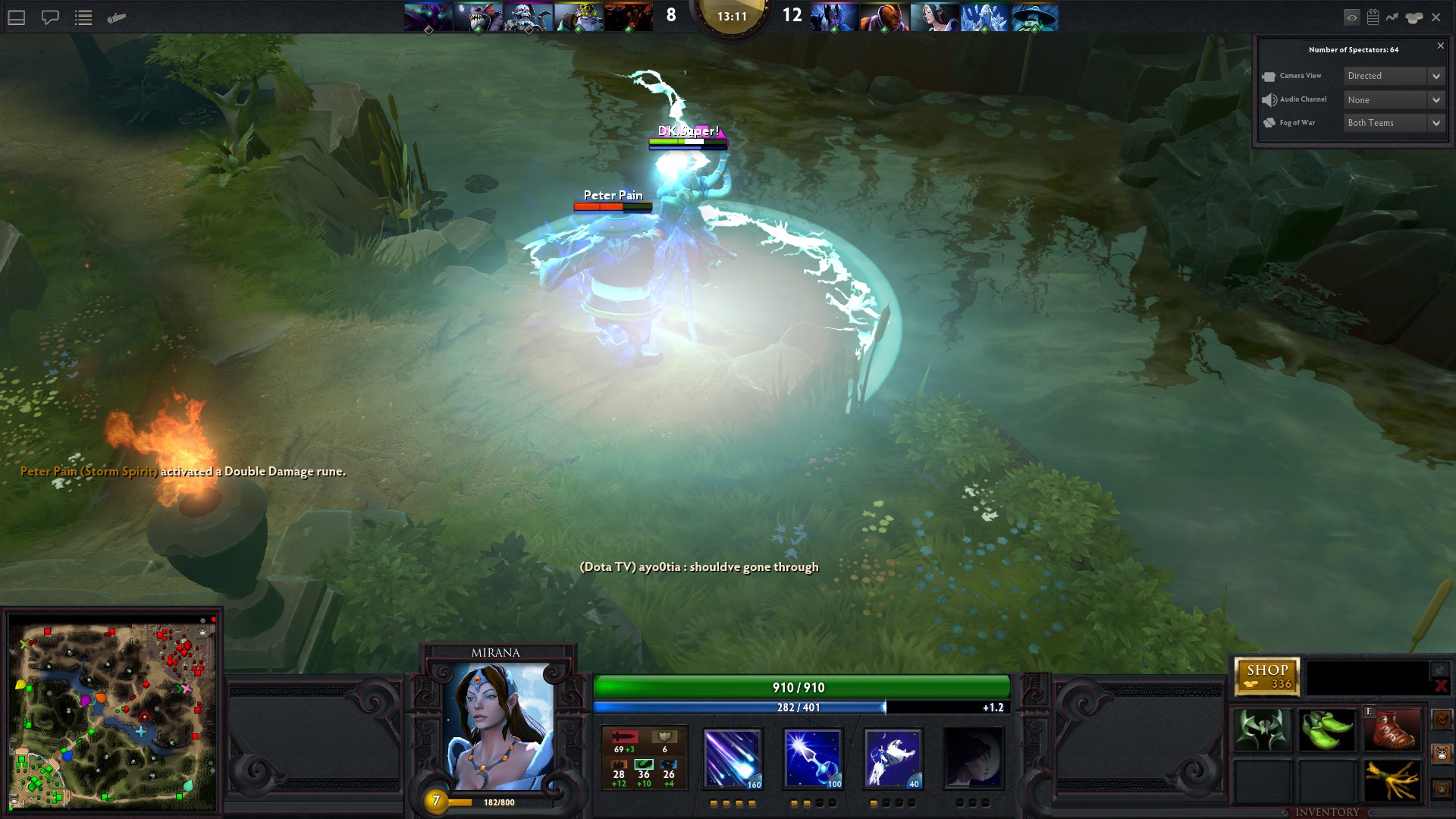Open the Camera View dropdown
The image size is (1456, 819).
pos(1394,76)
